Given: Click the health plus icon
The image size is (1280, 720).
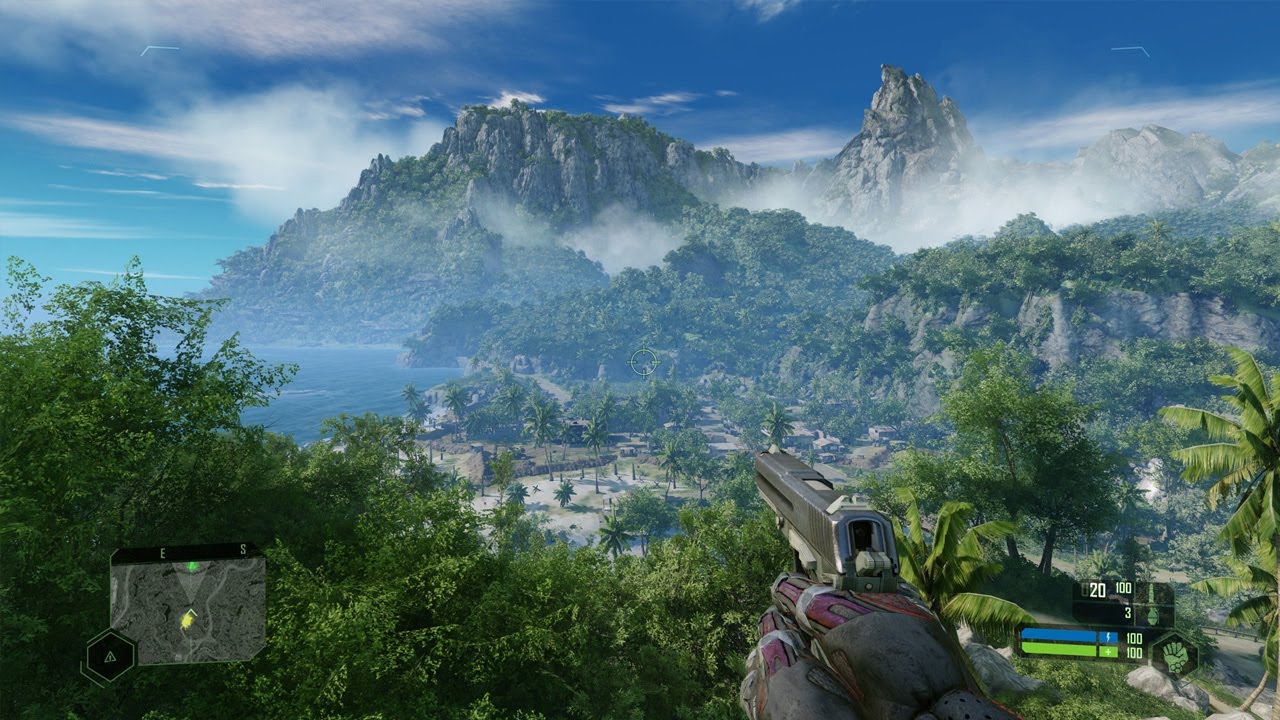Looking at the screenshot, I should point(1108,651).
